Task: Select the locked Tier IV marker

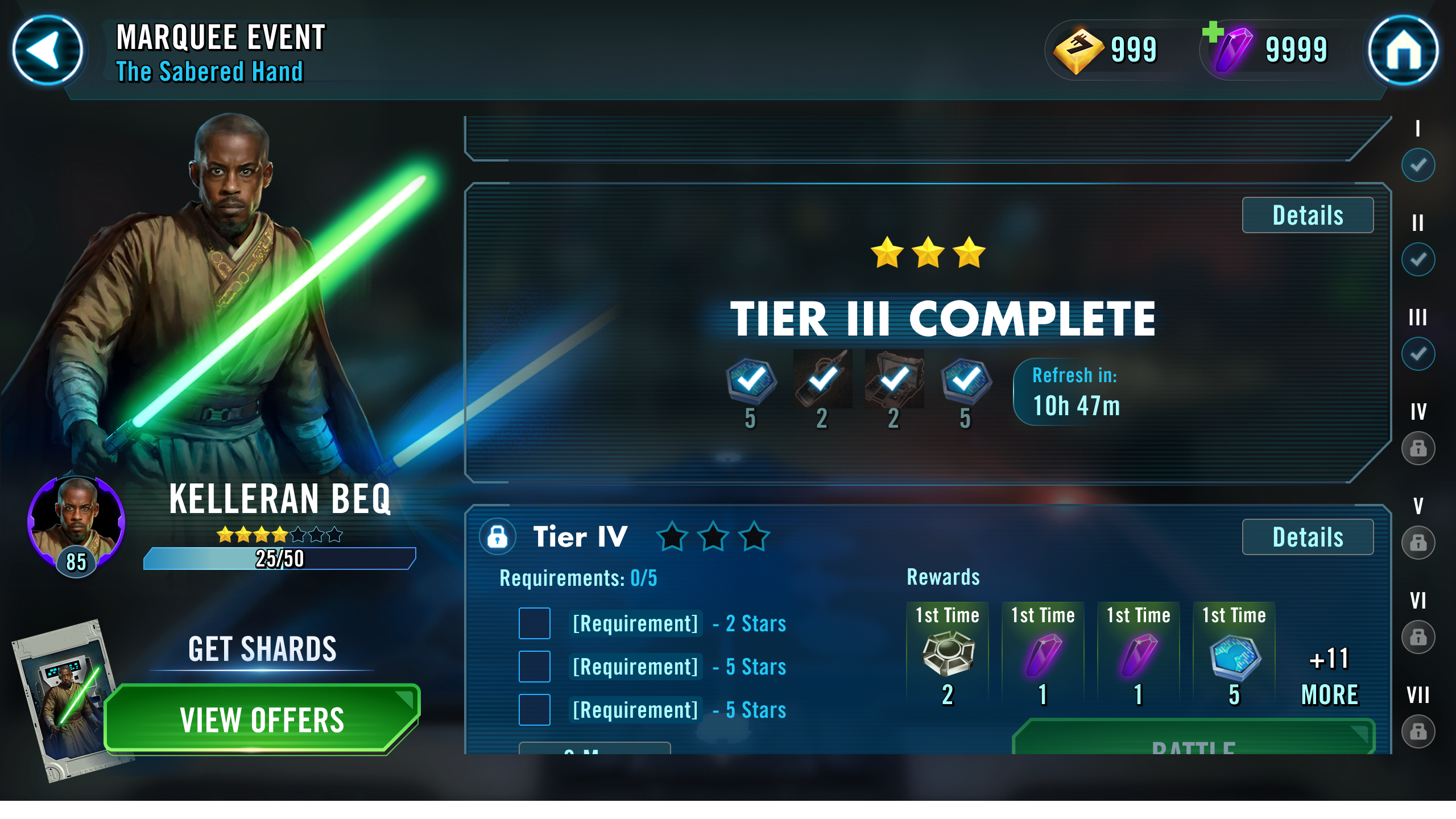Action: 1418,448
